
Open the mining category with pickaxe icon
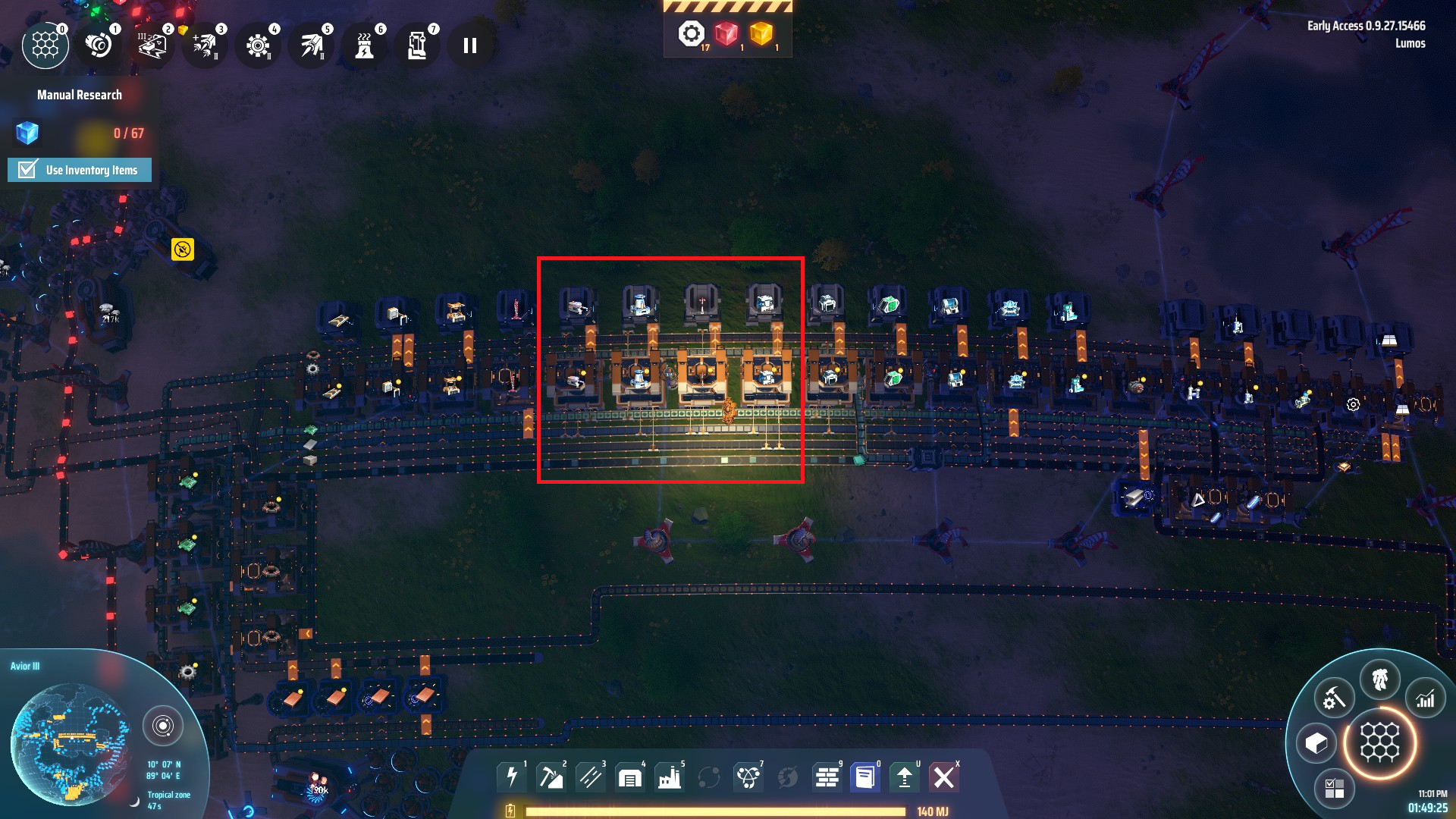[551, 777]
